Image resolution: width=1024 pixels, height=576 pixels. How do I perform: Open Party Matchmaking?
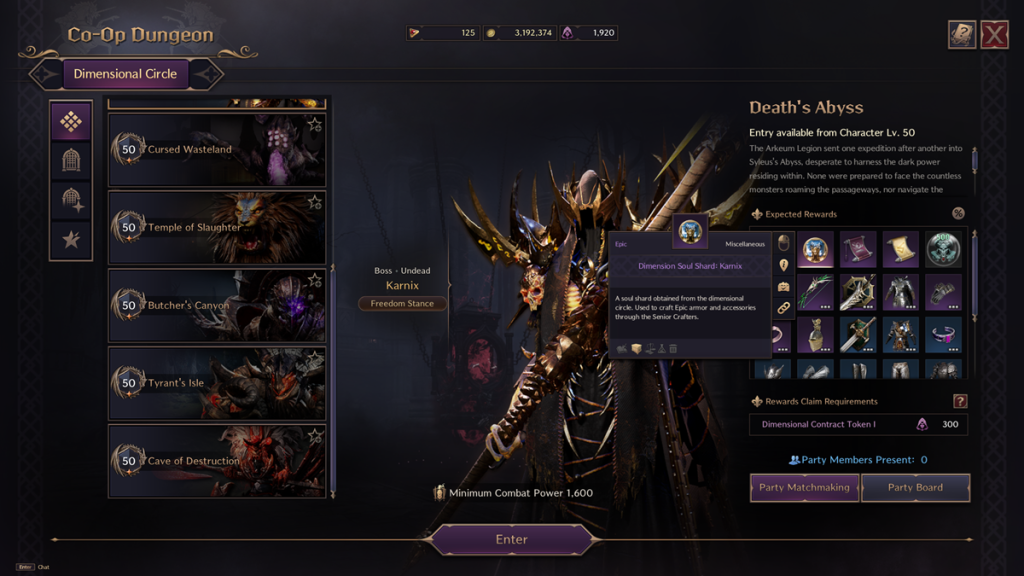click(804, 487)
